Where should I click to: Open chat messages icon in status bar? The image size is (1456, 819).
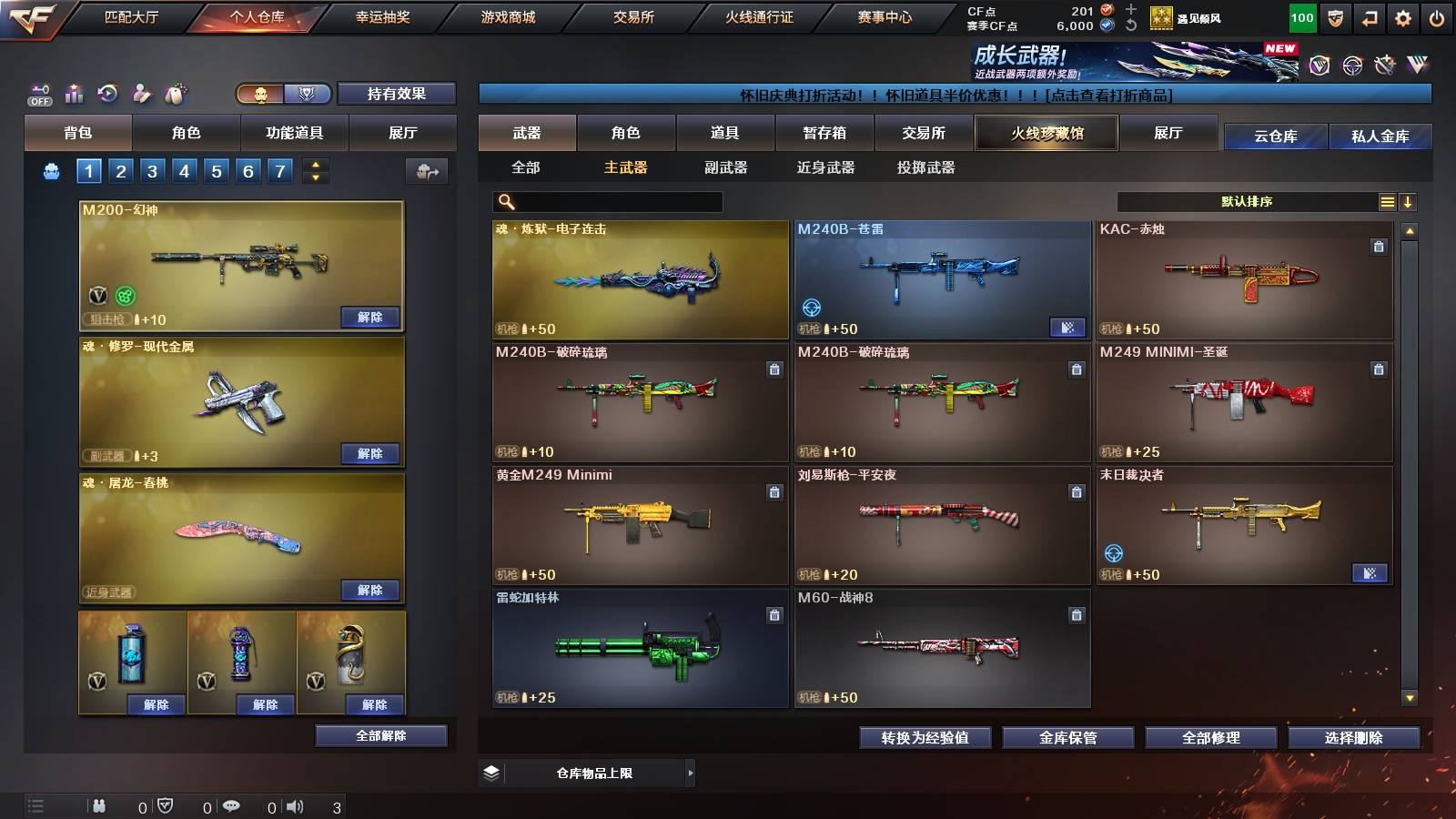click(233, 805)
